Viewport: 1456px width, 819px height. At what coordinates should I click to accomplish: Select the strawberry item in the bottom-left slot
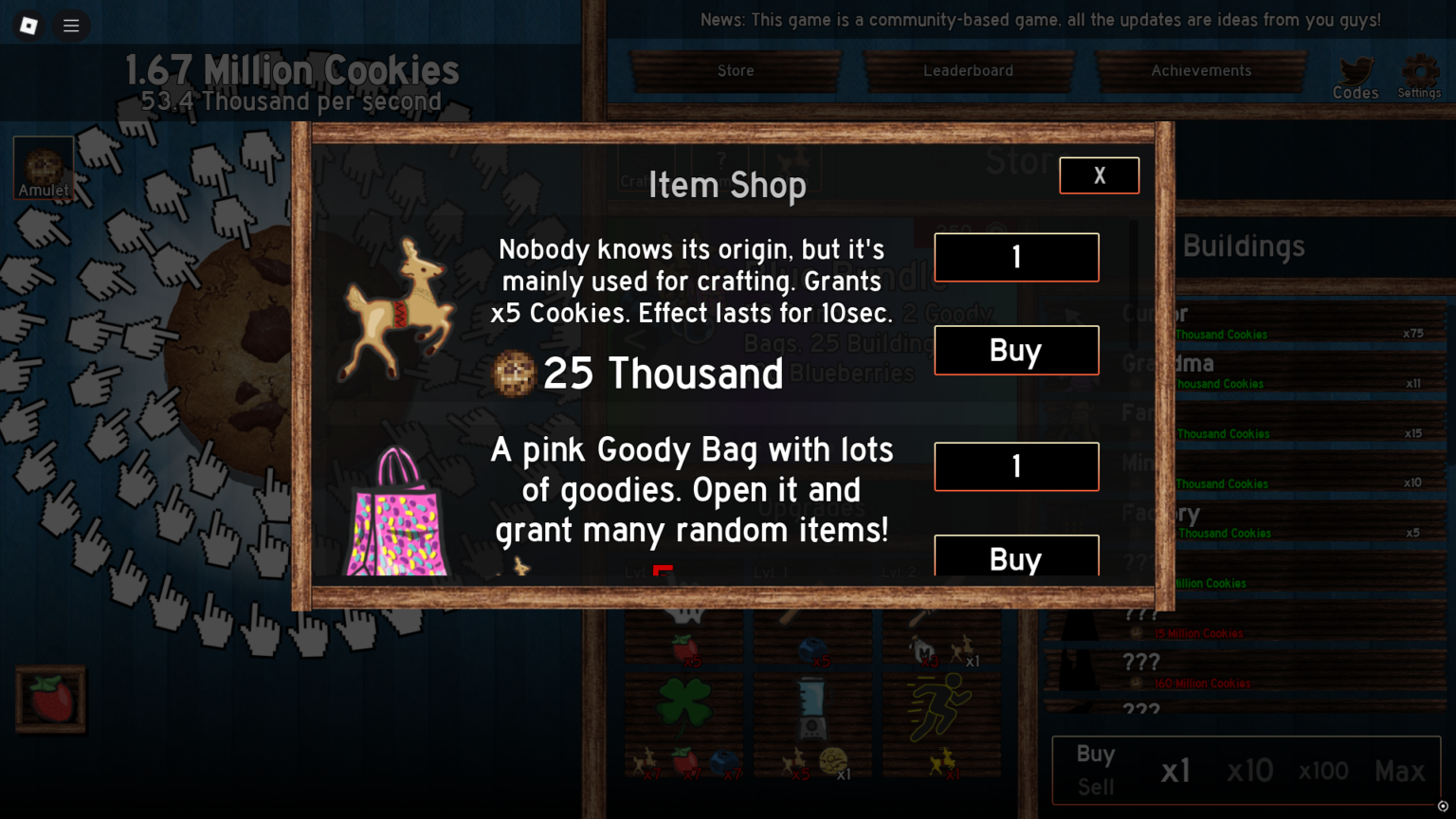50,700
